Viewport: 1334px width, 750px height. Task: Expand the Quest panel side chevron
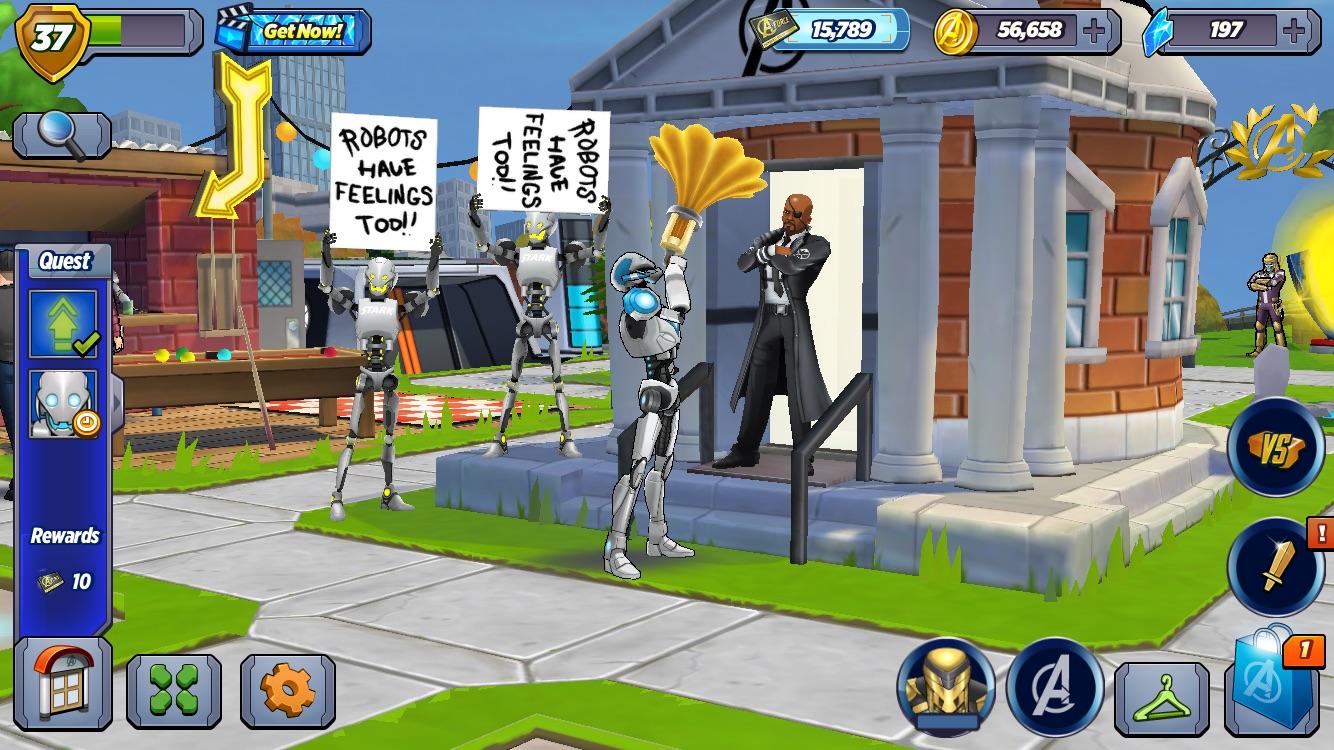tap(116, 400)
